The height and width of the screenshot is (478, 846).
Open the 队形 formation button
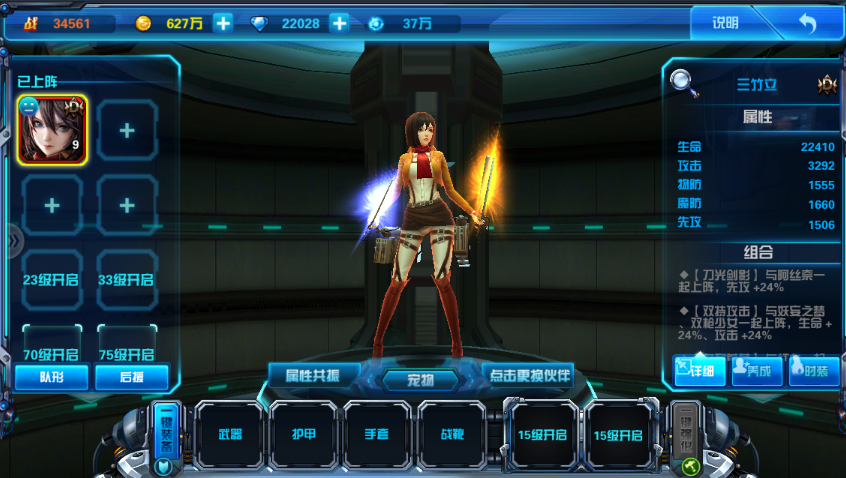click(x=52, y=377)
